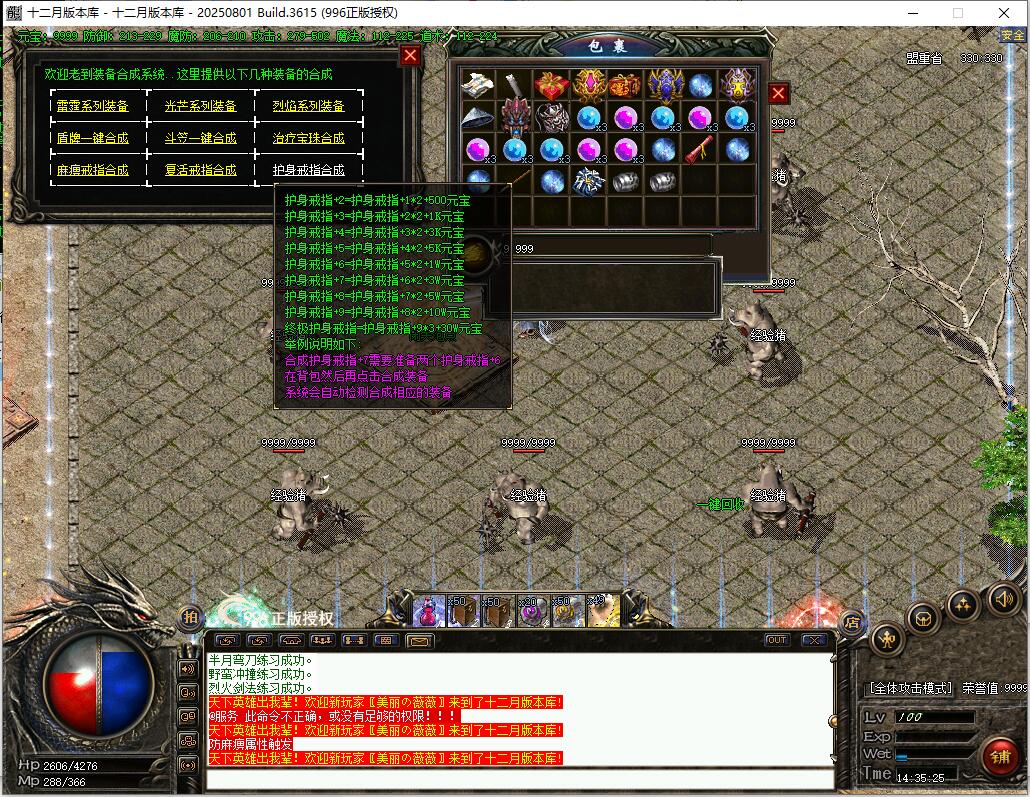Close the 包裹 inventory window

(x=778, y=94)
